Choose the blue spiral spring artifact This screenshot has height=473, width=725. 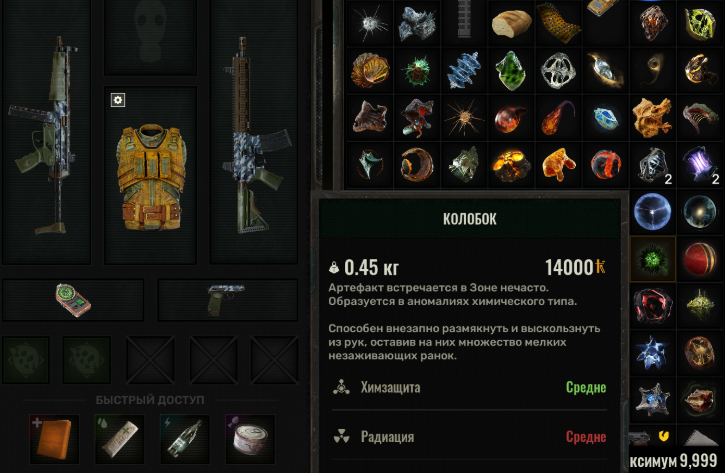(x=463, y=69)
